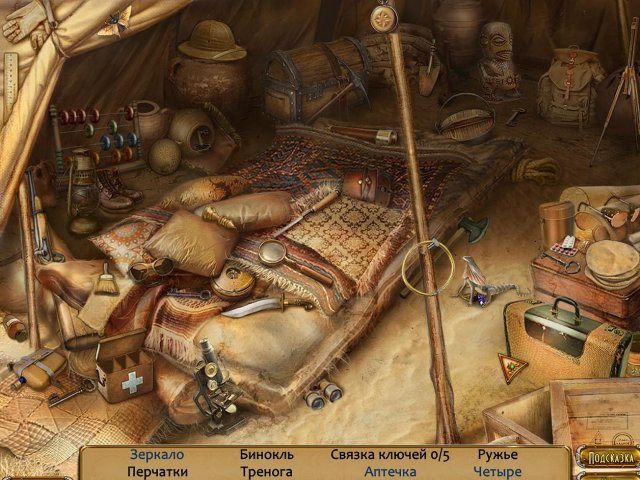Choose the Бинокль word in the list

click(x=265, y=455)
